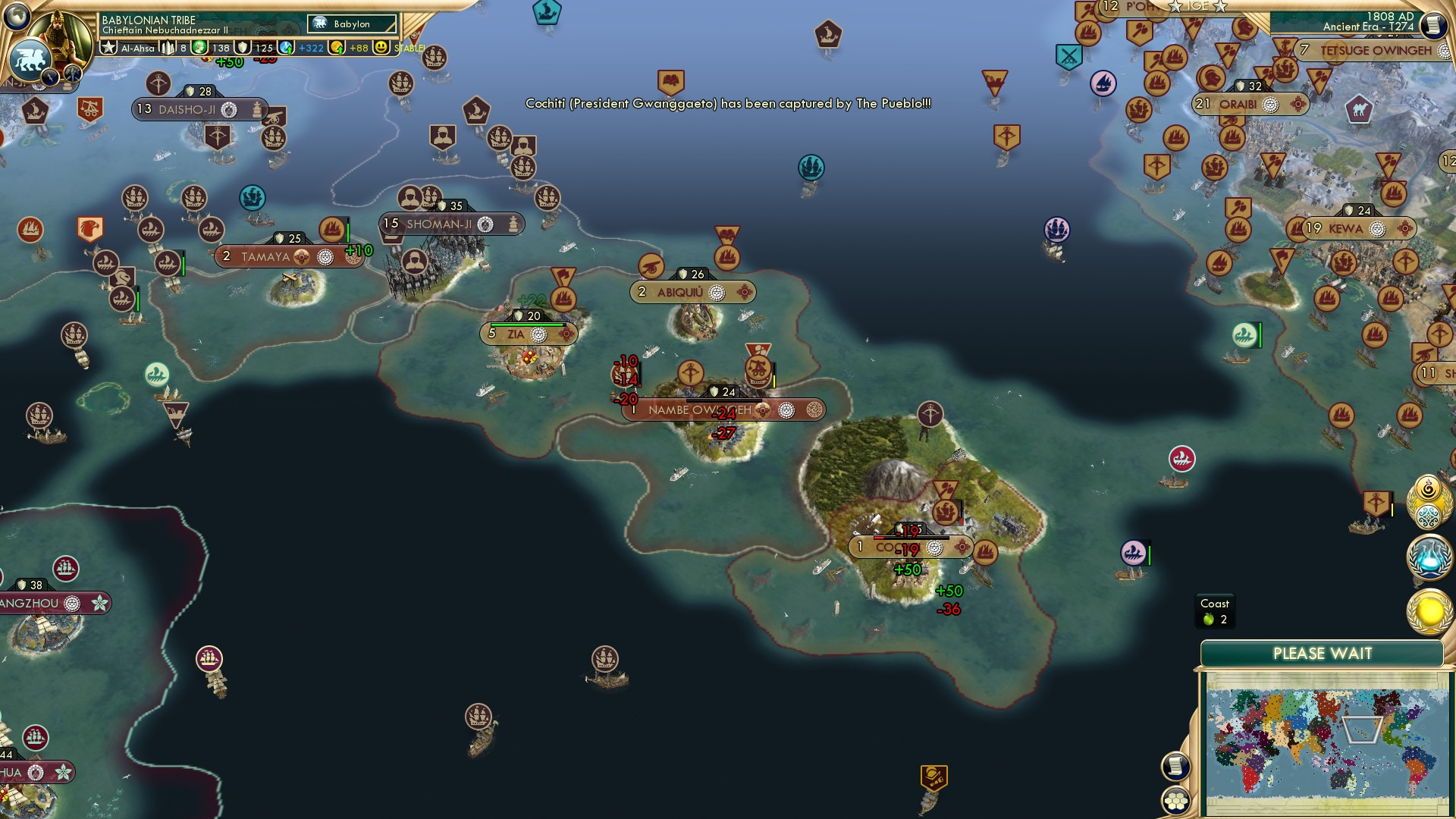1456x819 pixels.
Task: Click the minimap to navigate the world
Action: click(1327, 743)
